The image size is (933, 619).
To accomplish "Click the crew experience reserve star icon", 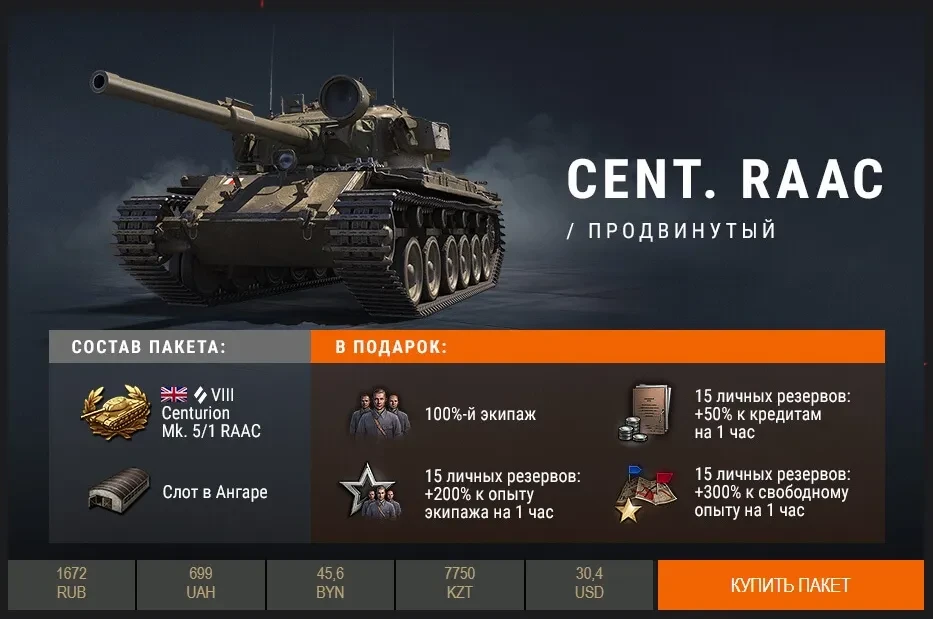I will (370, 492).
